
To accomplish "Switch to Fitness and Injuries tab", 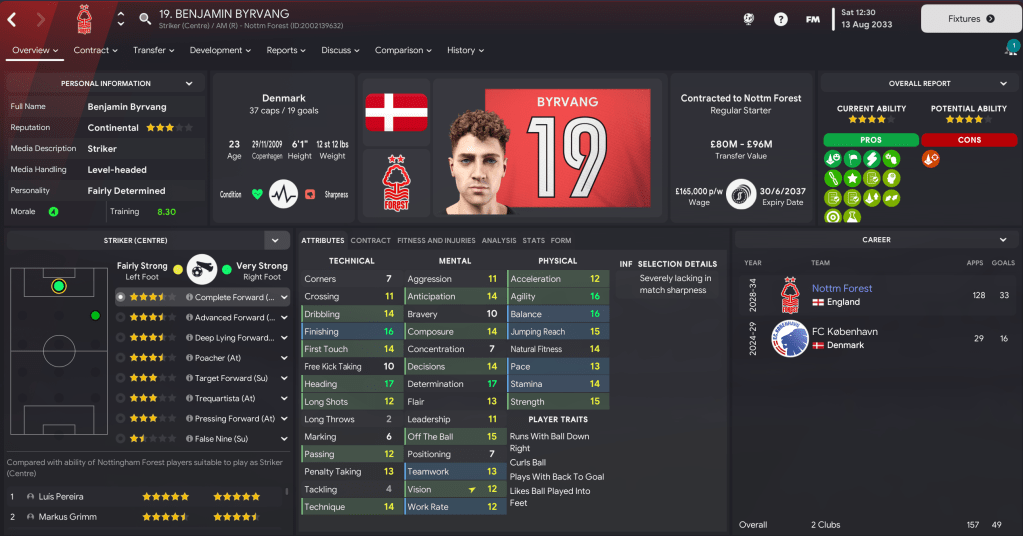I will [x=436, y=240].
